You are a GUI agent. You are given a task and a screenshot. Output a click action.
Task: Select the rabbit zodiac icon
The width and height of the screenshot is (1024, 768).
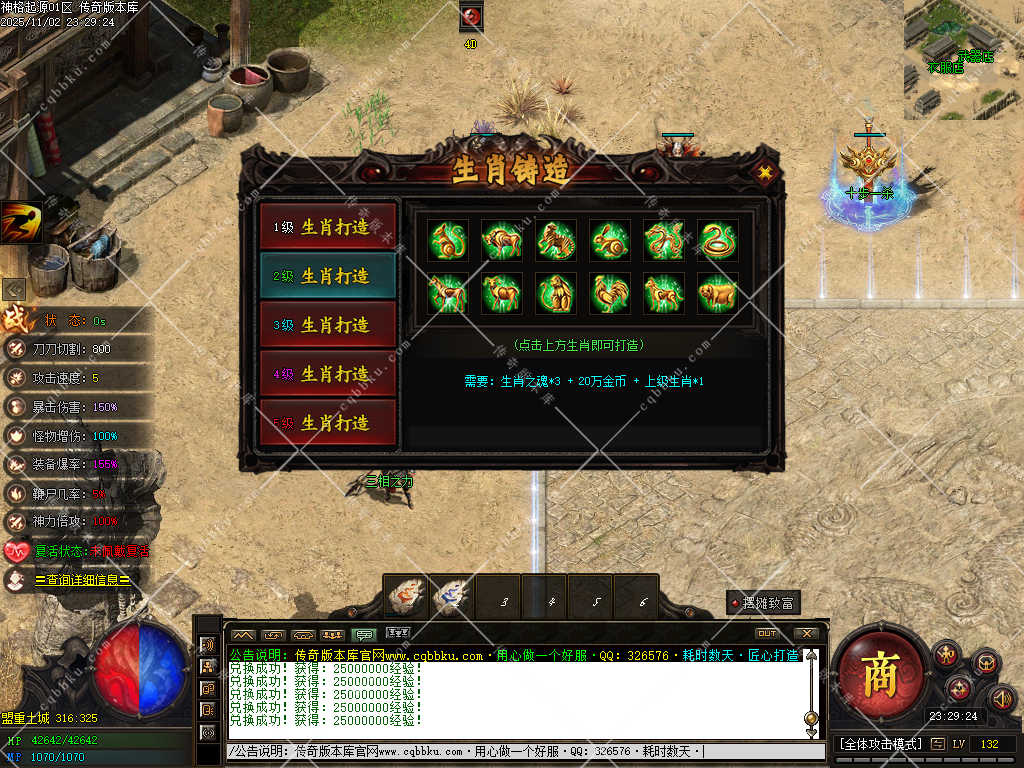coord(610,240)
